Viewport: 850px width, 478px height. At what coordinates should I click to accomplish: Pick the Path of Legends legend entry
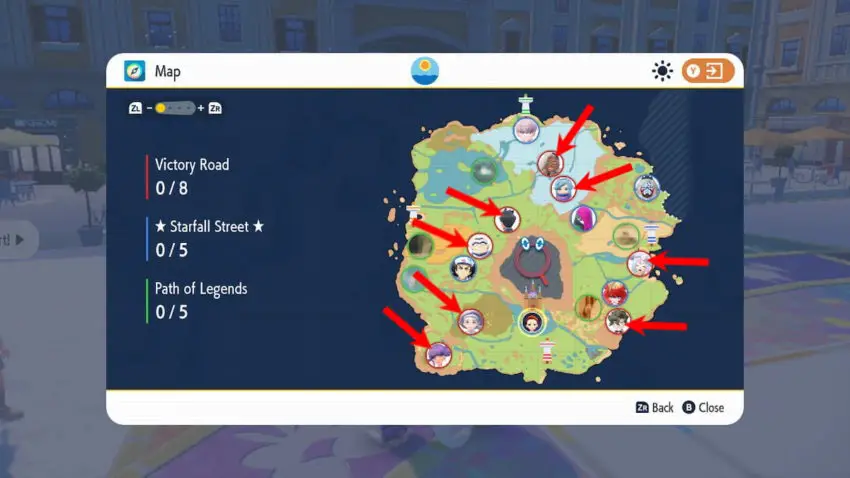200,289
